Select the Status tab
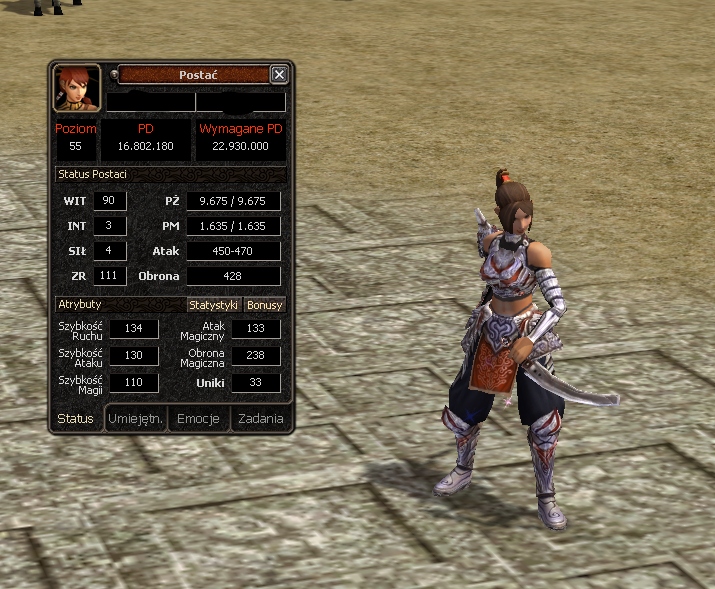 tap(76, 419)
